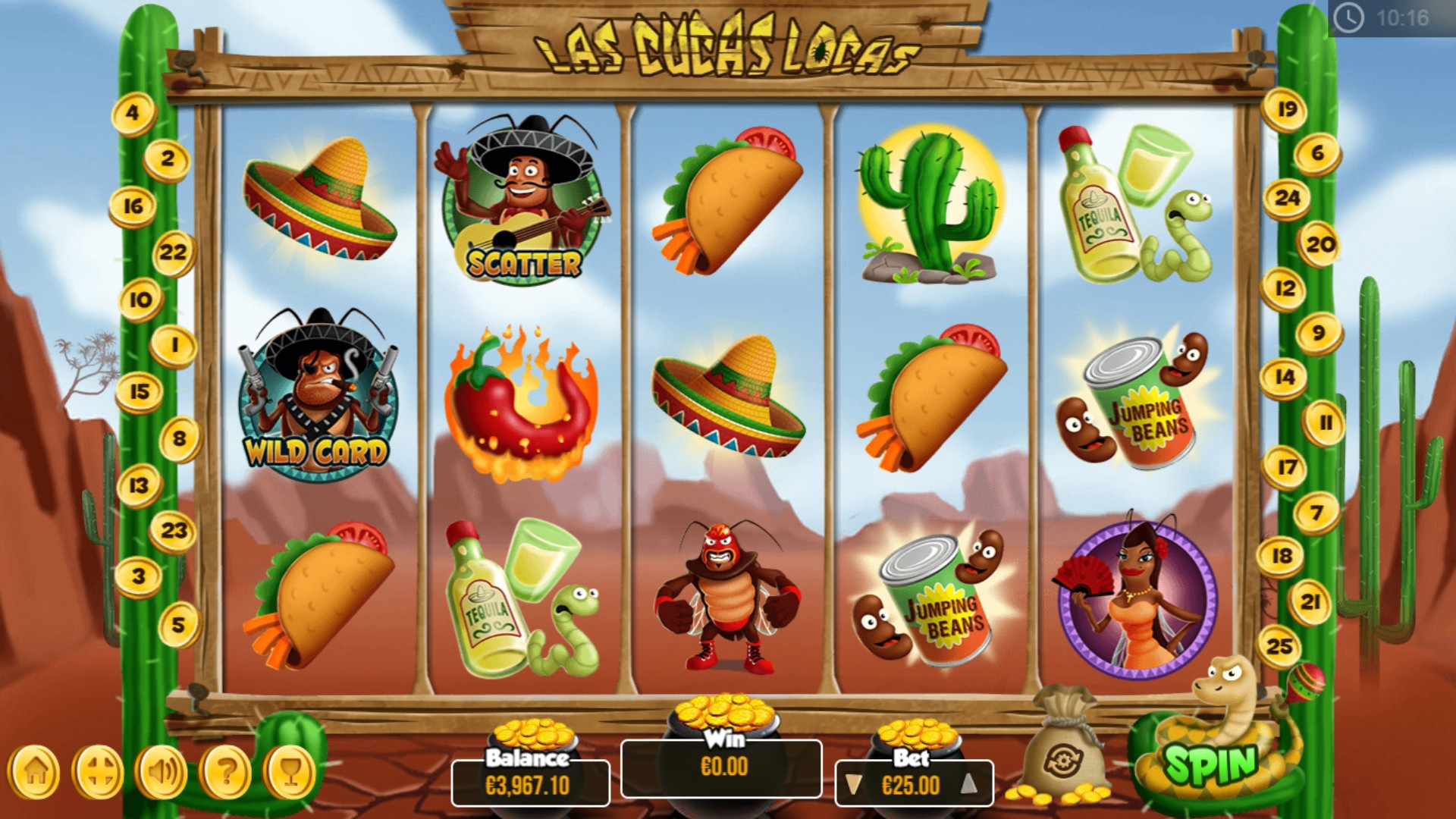
Task: Choose payline 24 coin
Action: pos(1287,199)
